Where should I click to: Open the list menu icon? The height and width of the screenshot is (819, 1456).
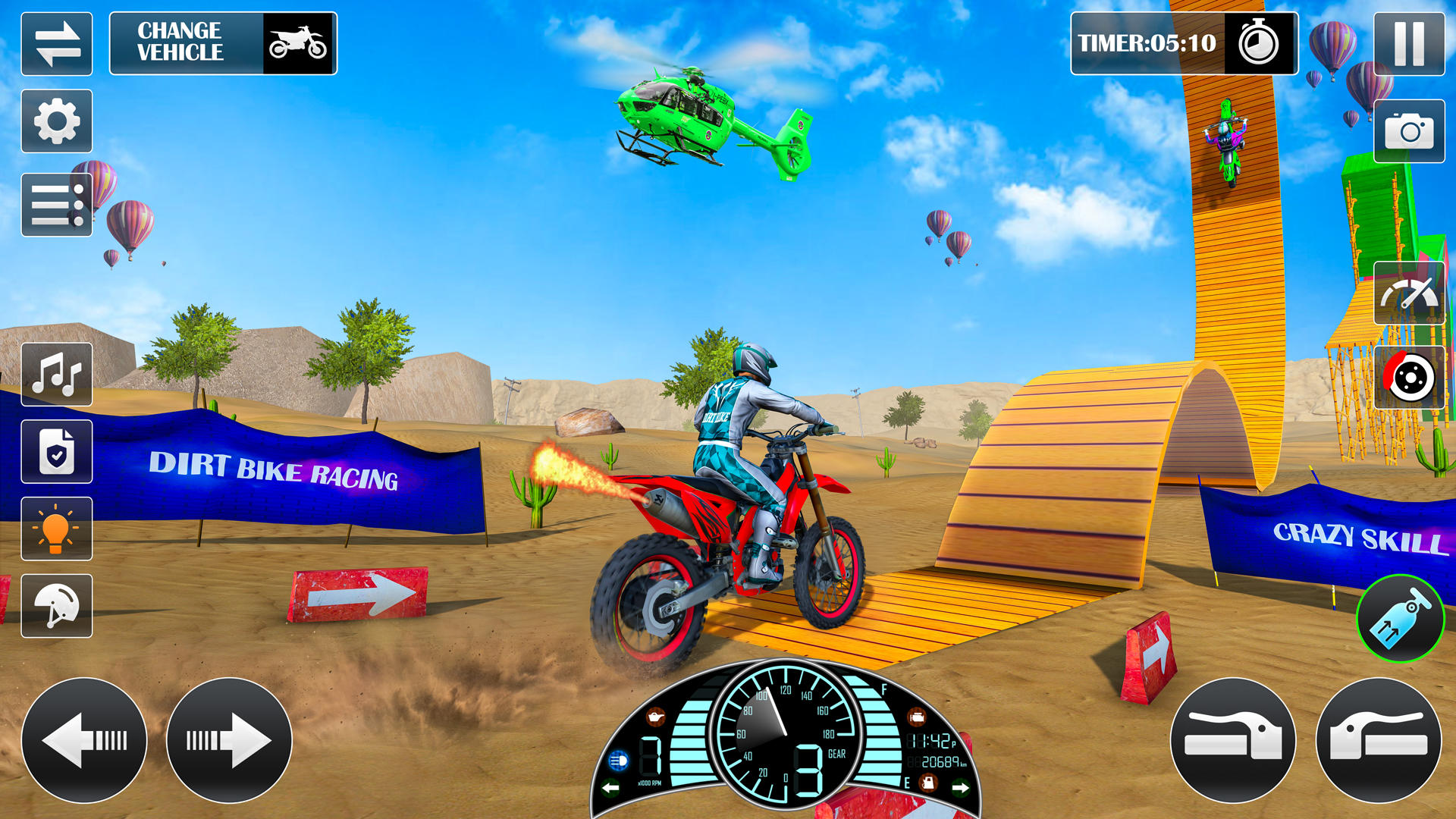pyautogui.click(x=57, y=205)
